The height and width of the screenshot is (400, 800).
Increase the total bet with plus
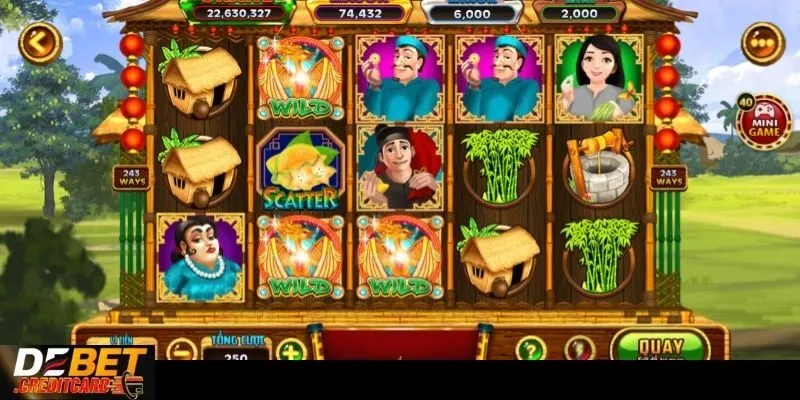click(x=290, y=352)
